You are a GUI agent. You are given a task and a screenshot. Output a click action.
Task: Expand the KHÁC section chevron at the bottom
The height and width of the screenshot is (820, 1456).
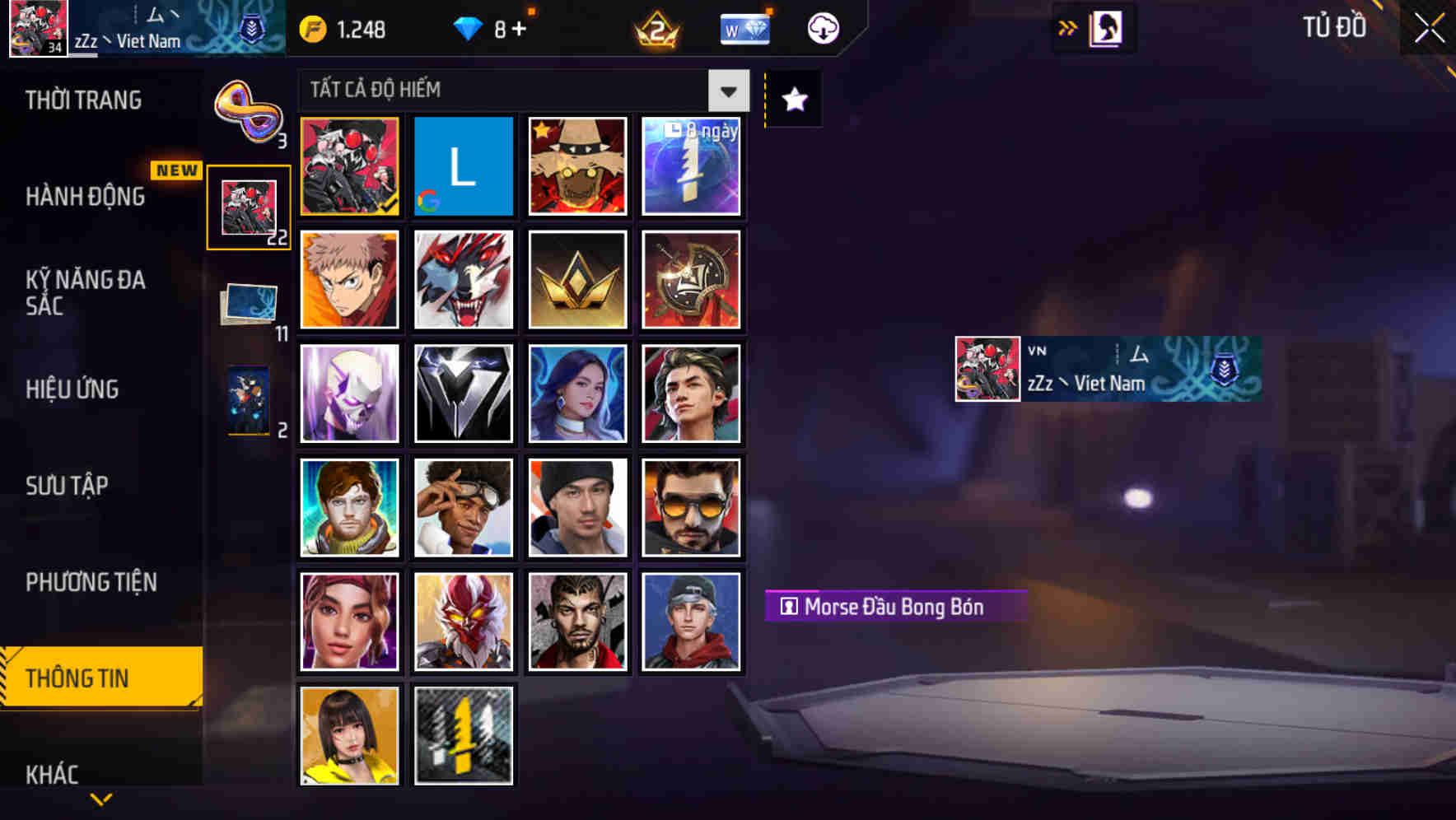point(101,797)
